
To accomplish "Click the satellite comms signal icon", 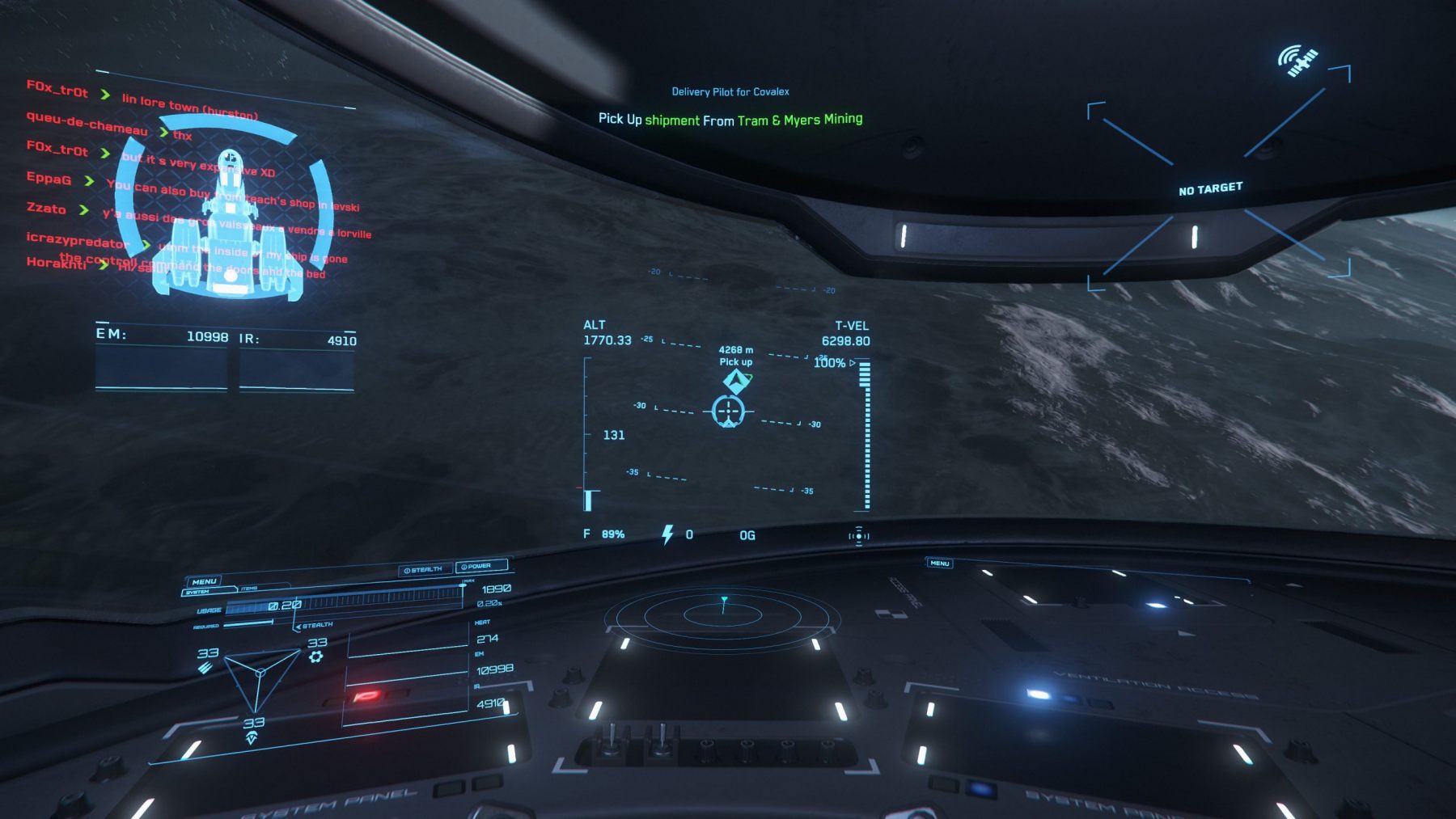I will point(1297,61).
